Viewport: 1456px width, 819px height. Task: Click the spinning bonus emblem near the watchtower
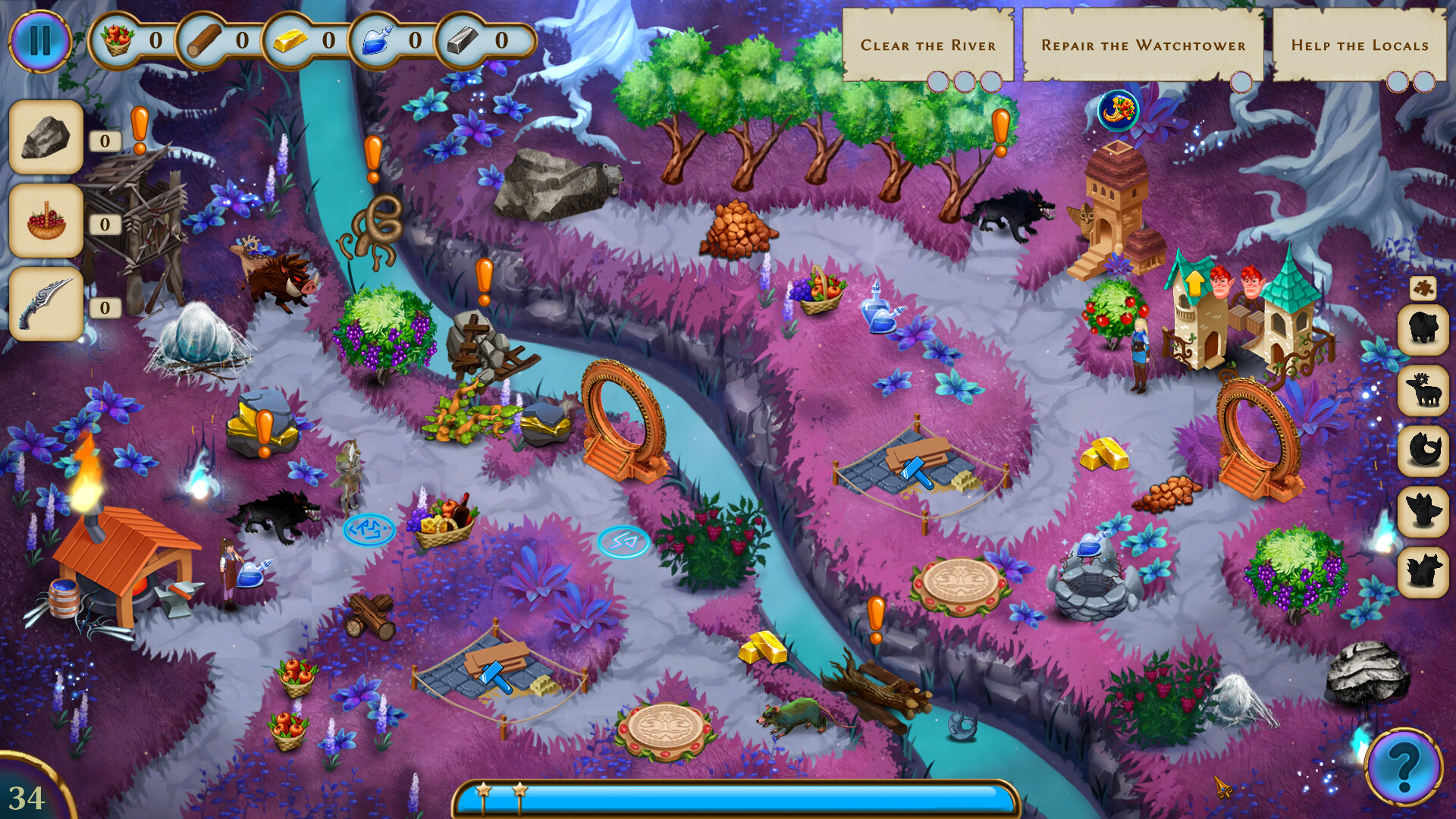tap(1117, 108)
